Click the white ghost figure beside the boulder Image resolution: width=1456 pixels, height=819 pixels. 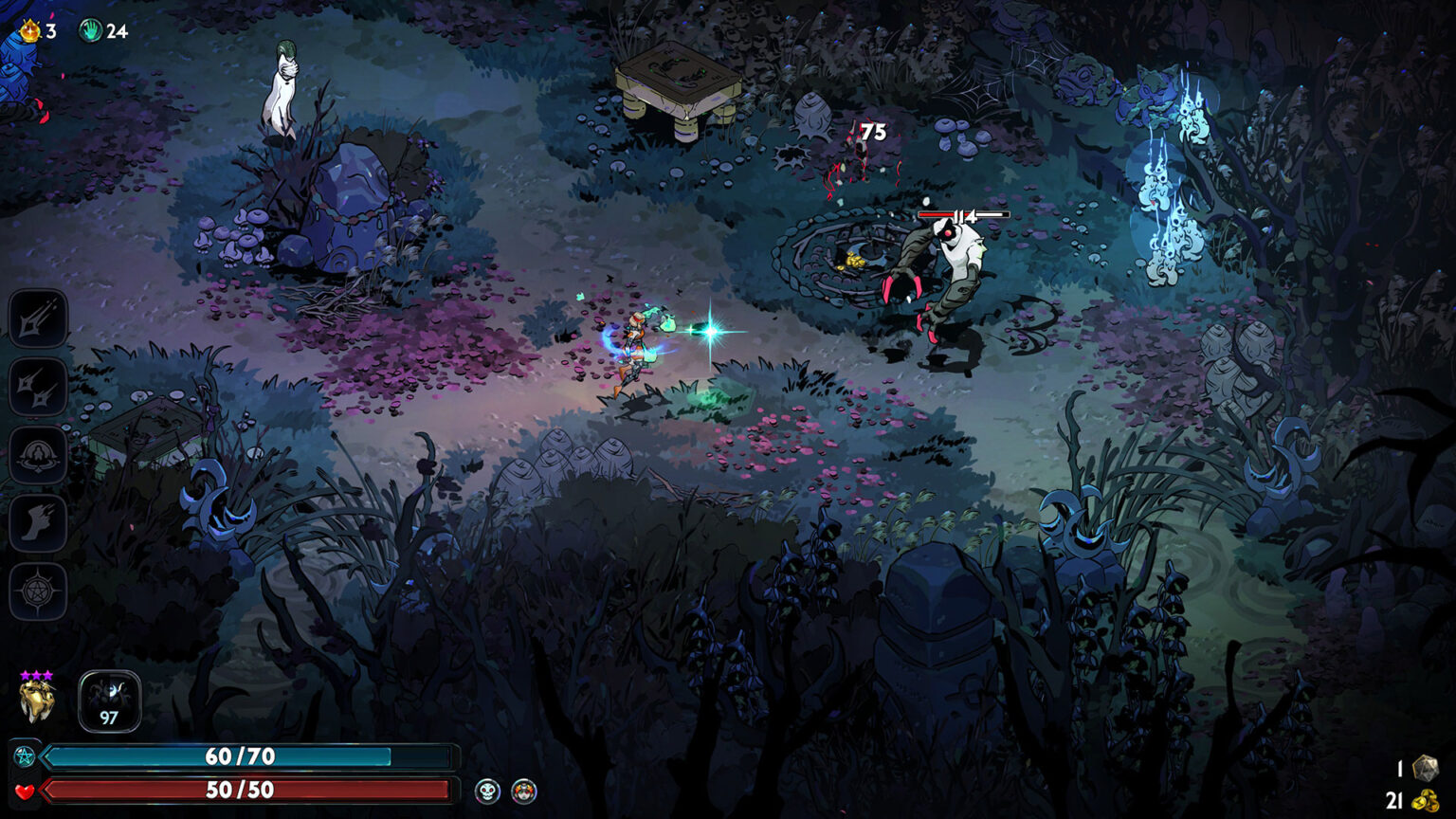282,90
